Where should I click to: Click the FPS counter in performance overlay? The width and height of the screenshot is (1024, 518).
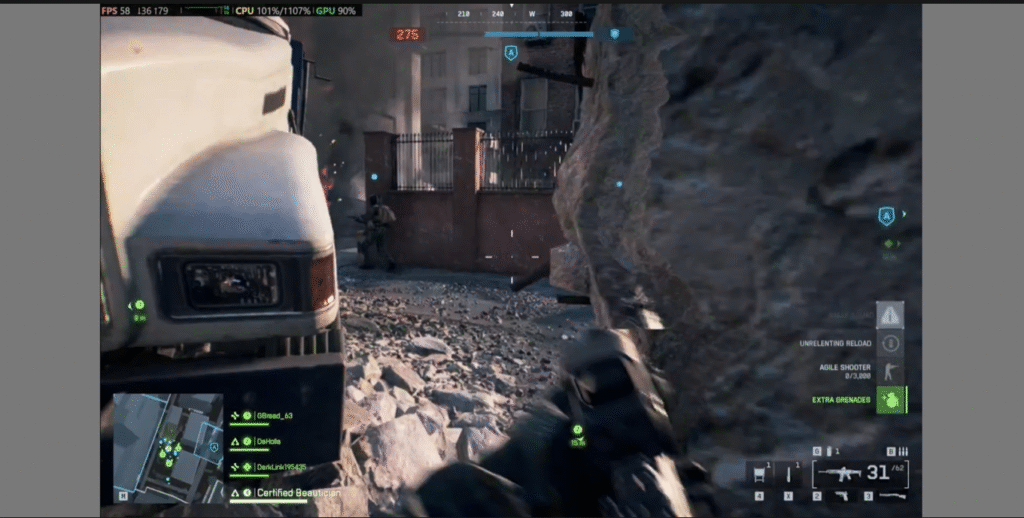116,10
